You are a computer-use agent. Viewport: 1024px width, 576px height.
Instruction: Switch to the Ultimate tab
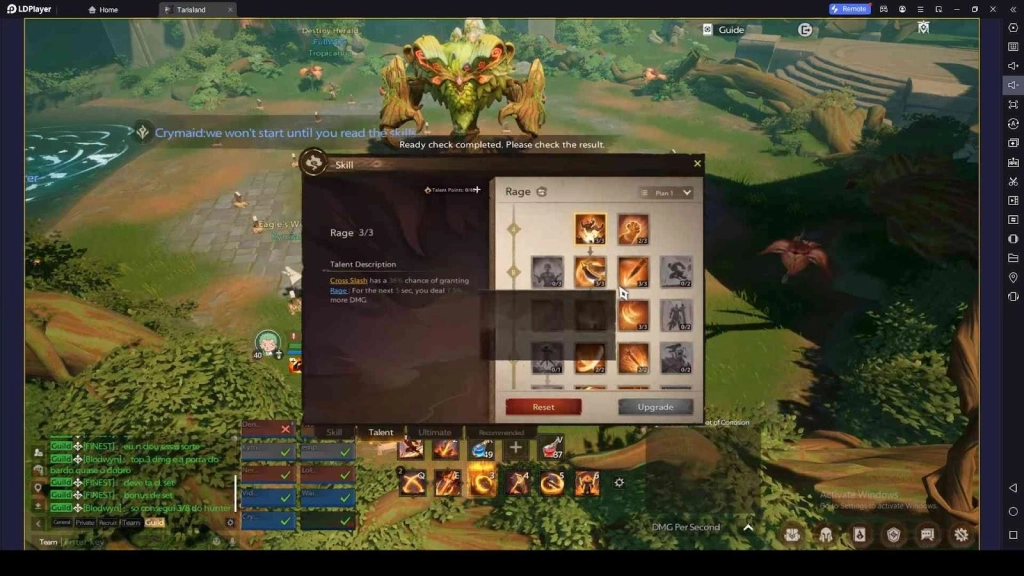pyautogui.click(x=434, y=432)
